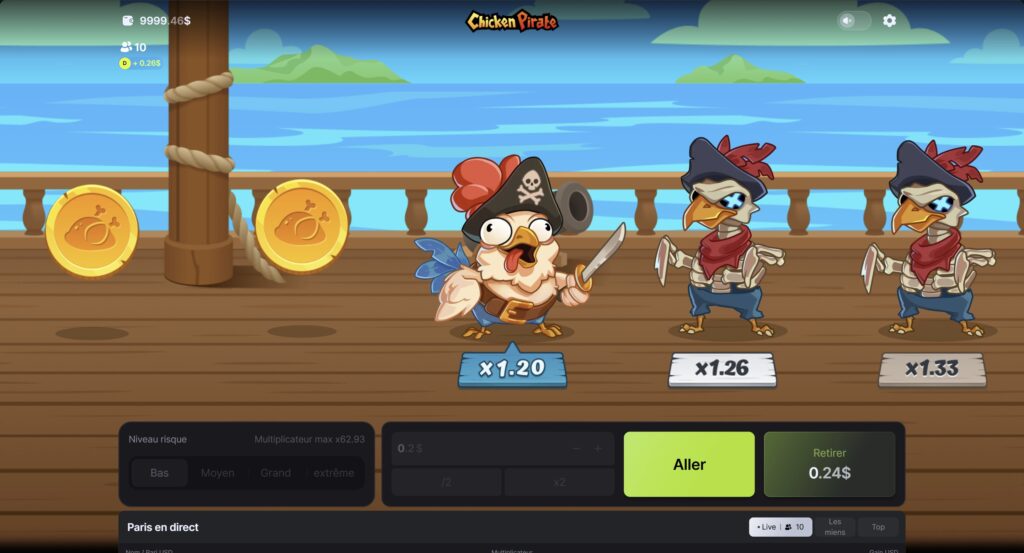1024x553 pixels.
Task: Switch risk level to Grand
Action: pyautogui.click(x=275, y=473)
